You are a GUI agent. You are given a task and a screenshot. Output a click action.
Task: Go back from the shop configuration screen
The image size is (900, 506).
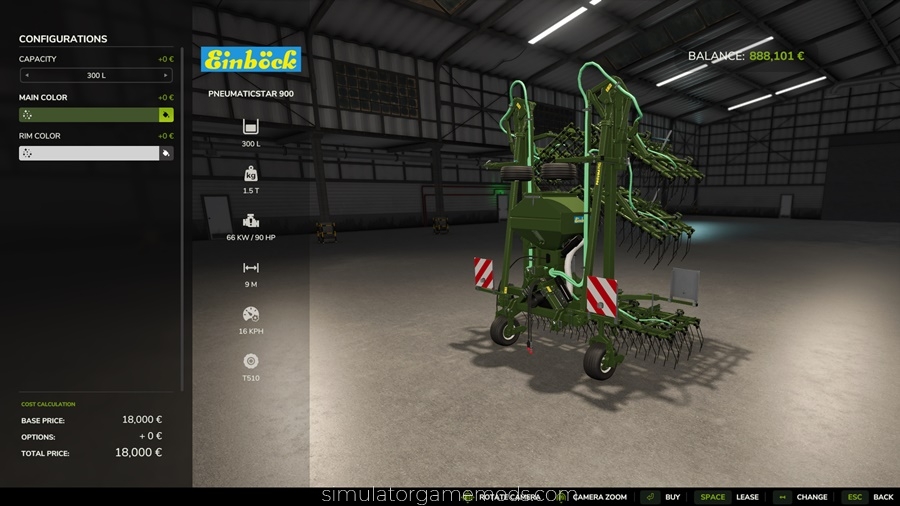point(869,497)
